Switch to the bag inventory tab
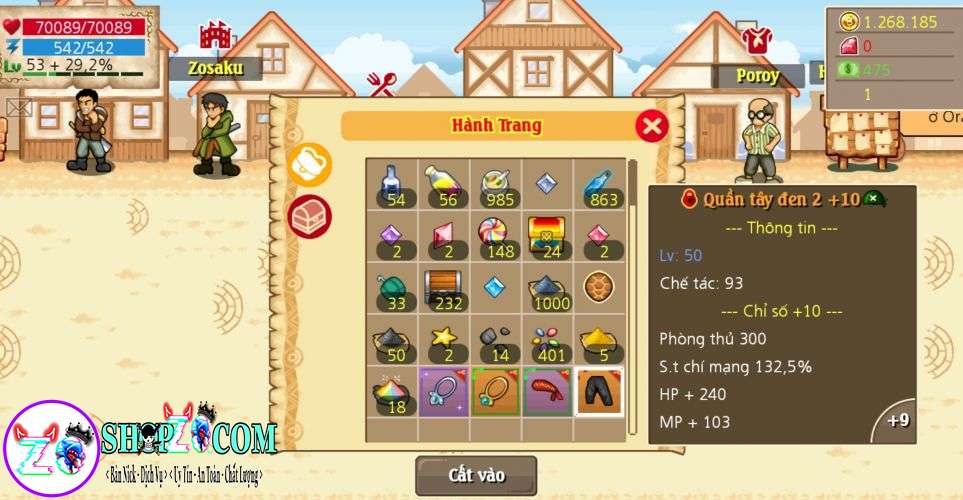 (x=310, y=164)
